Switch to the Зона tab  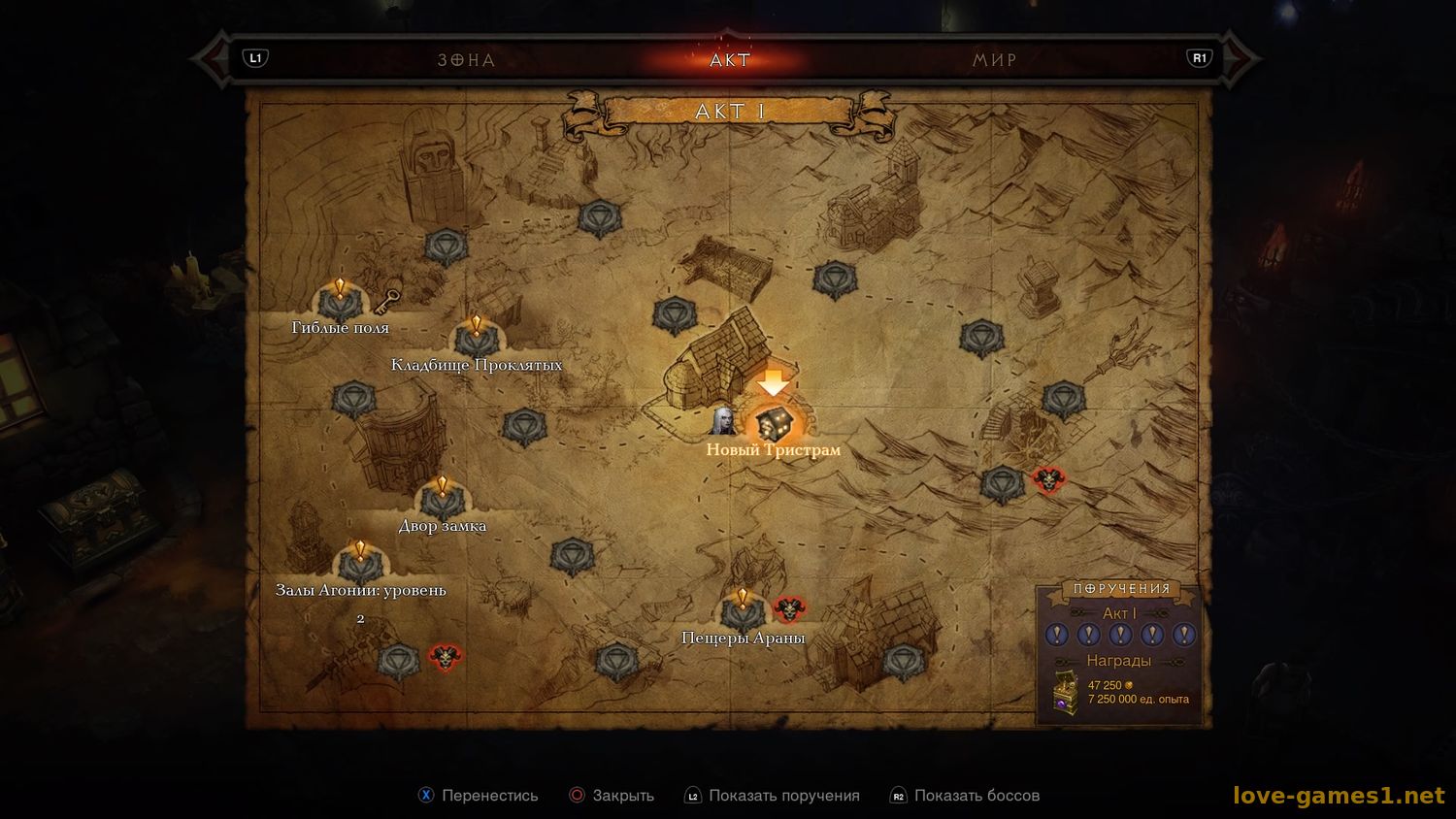click(466, 60)
